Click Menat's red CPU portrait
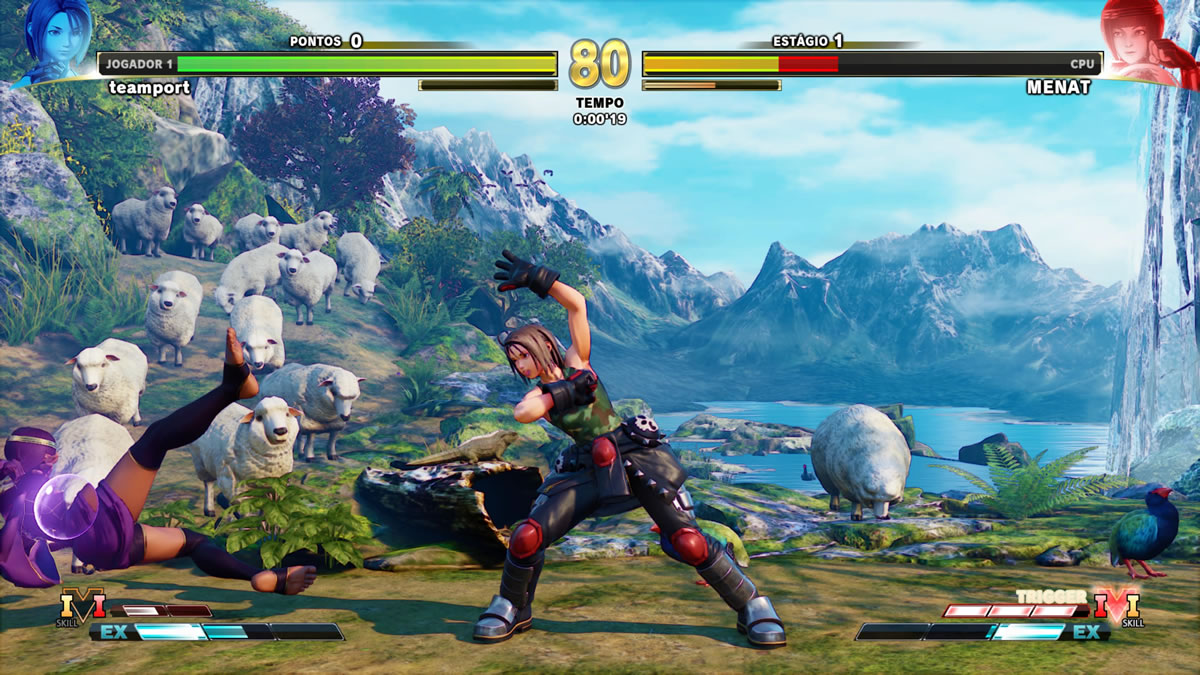 [x=1145, y=40]
